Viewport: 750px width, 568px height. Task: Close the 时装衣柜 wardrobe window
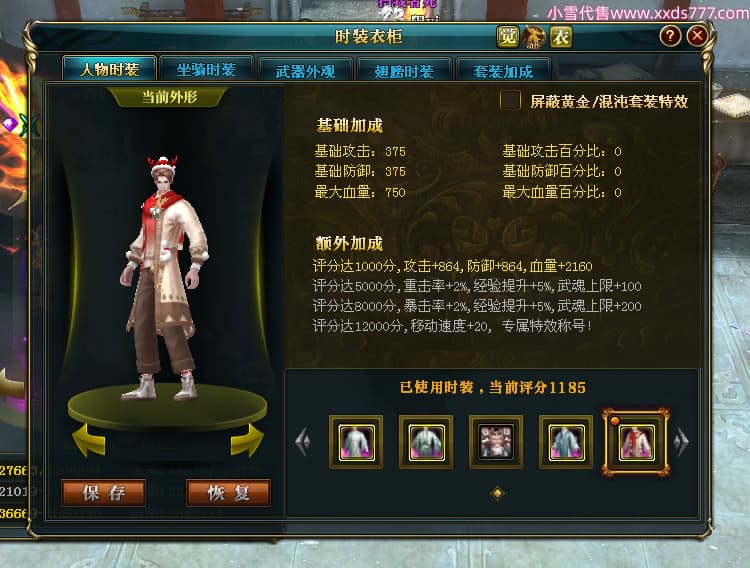(698, 36)
